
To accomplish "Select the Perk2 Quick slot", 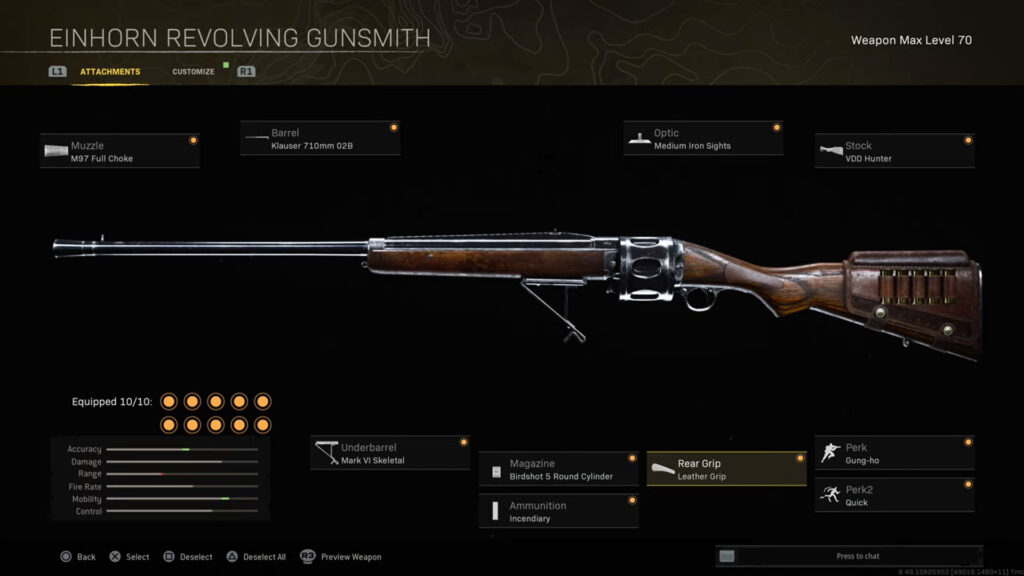I will tap(894, 496).
